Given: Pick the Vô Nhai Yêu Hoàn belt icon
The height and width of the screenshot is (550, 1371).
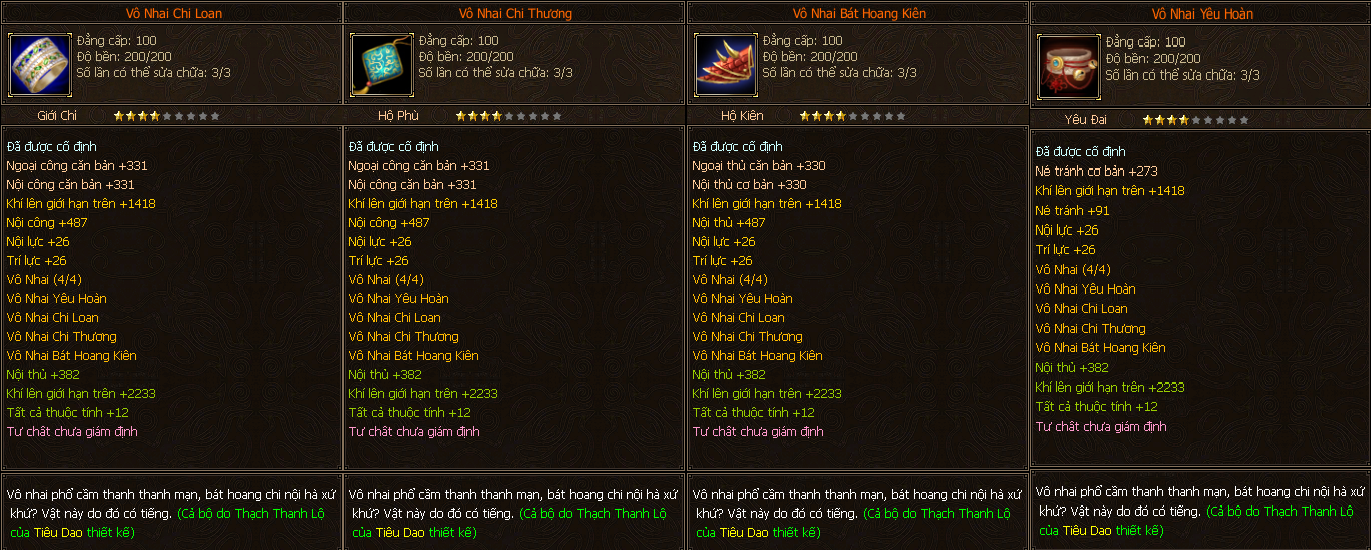Looking at the screenshot, I should click(x=1069, y=68).
